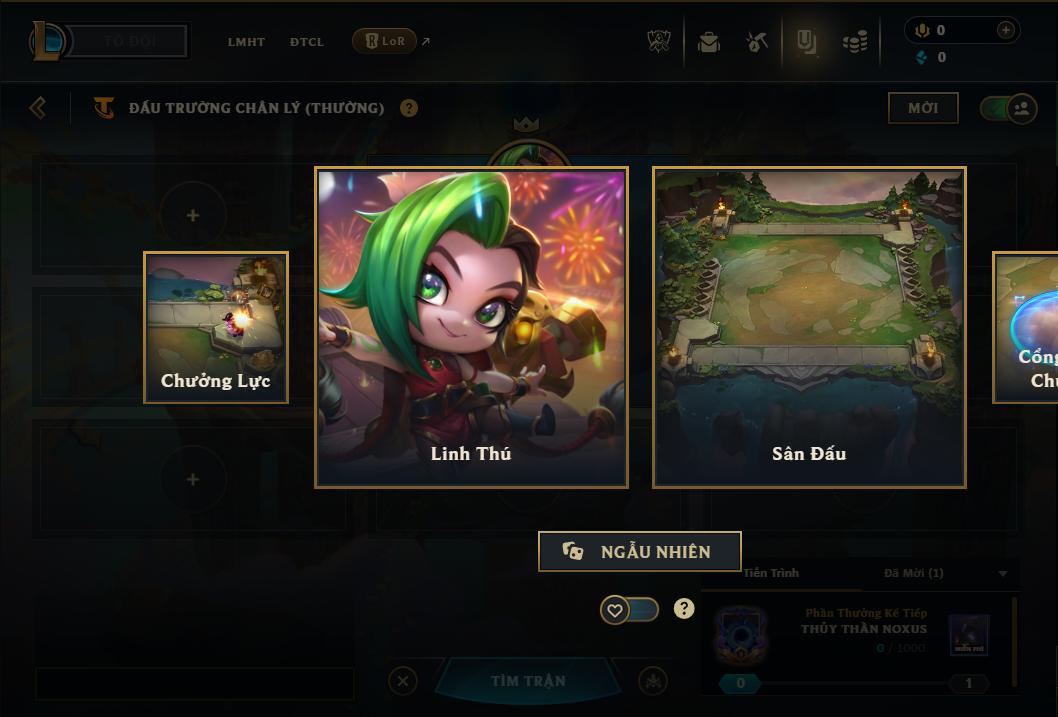Select the Linh Thú card
1058x717 pixels.
coord(471,327)
